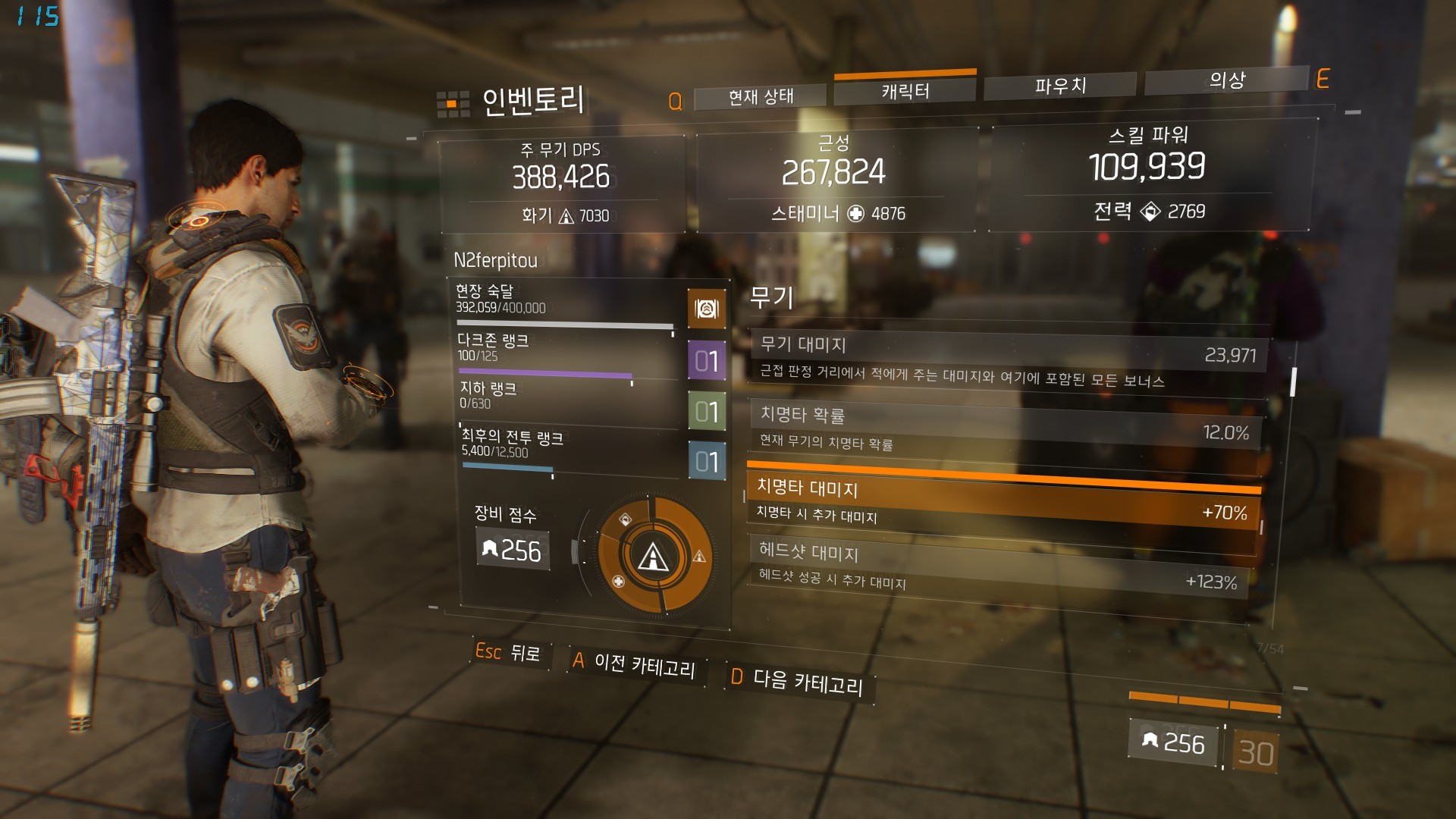The height and width of the screenshot is (819, 1456).
Task: Highlight the 치명타 대미지 stat row
Action: coord(1003,500)
